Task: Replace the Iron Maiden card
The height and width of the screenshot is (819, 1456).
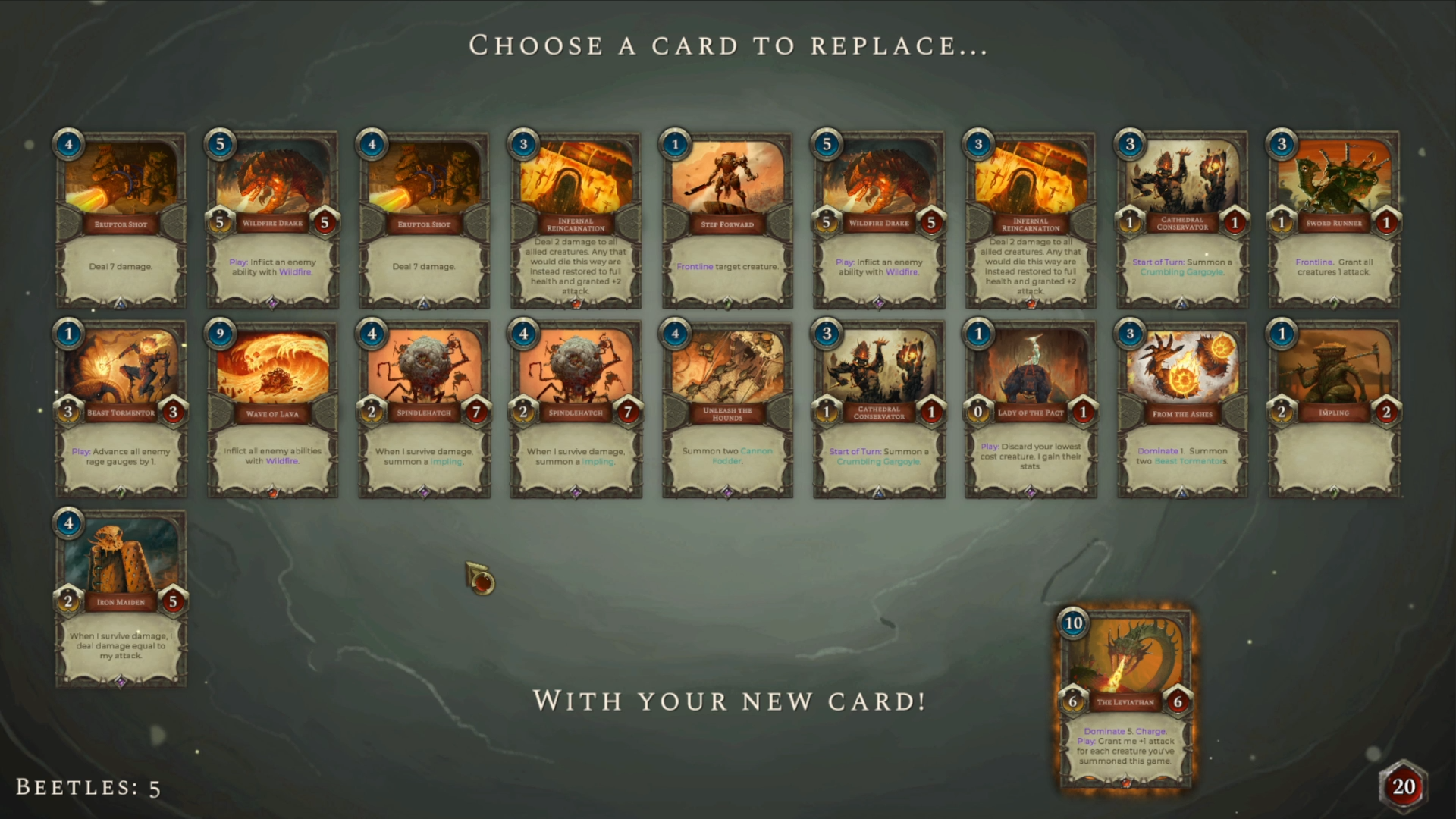Action: pos(121,599)
